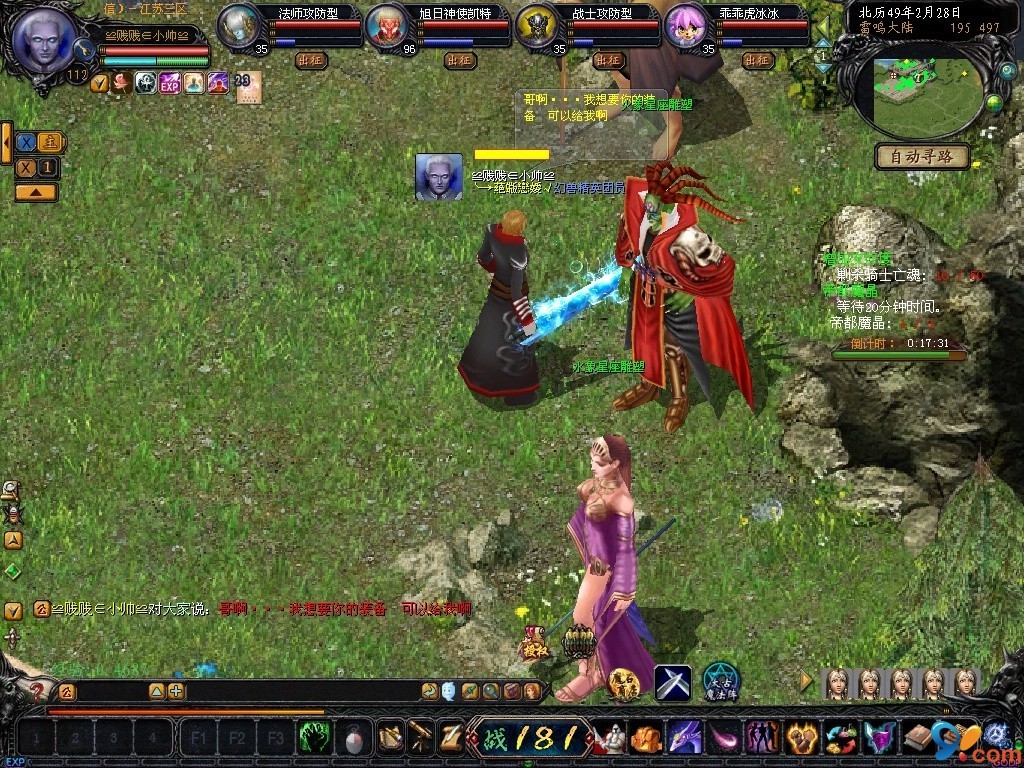This screenshot has height=768, width=1024.
Task: Open the book icon in bottom toolbar
Action: 918,738
